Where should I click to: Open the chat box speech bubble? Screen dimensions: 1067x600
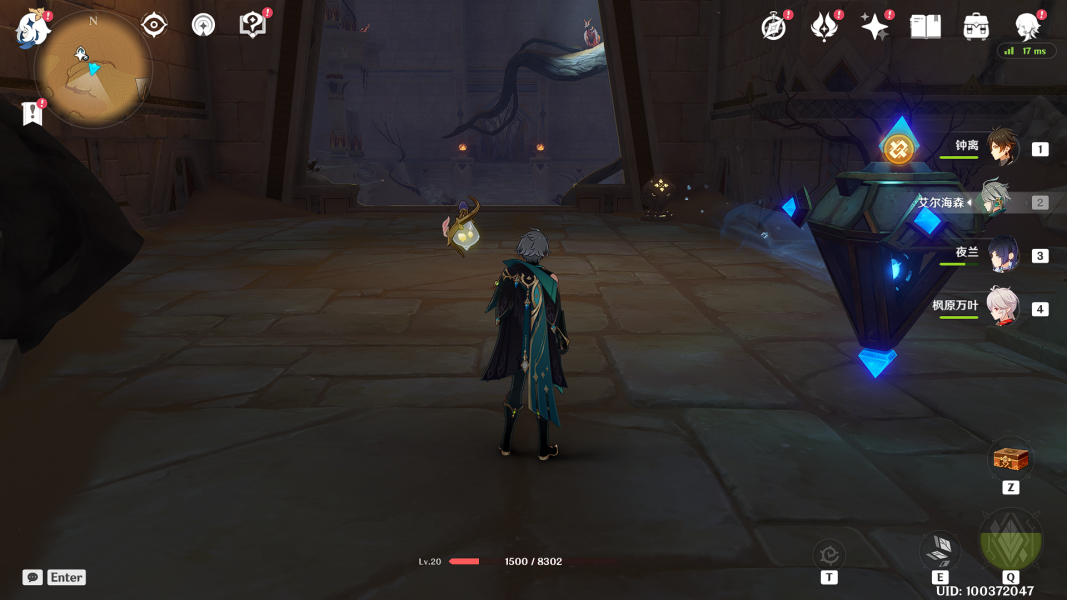point(33,577)
